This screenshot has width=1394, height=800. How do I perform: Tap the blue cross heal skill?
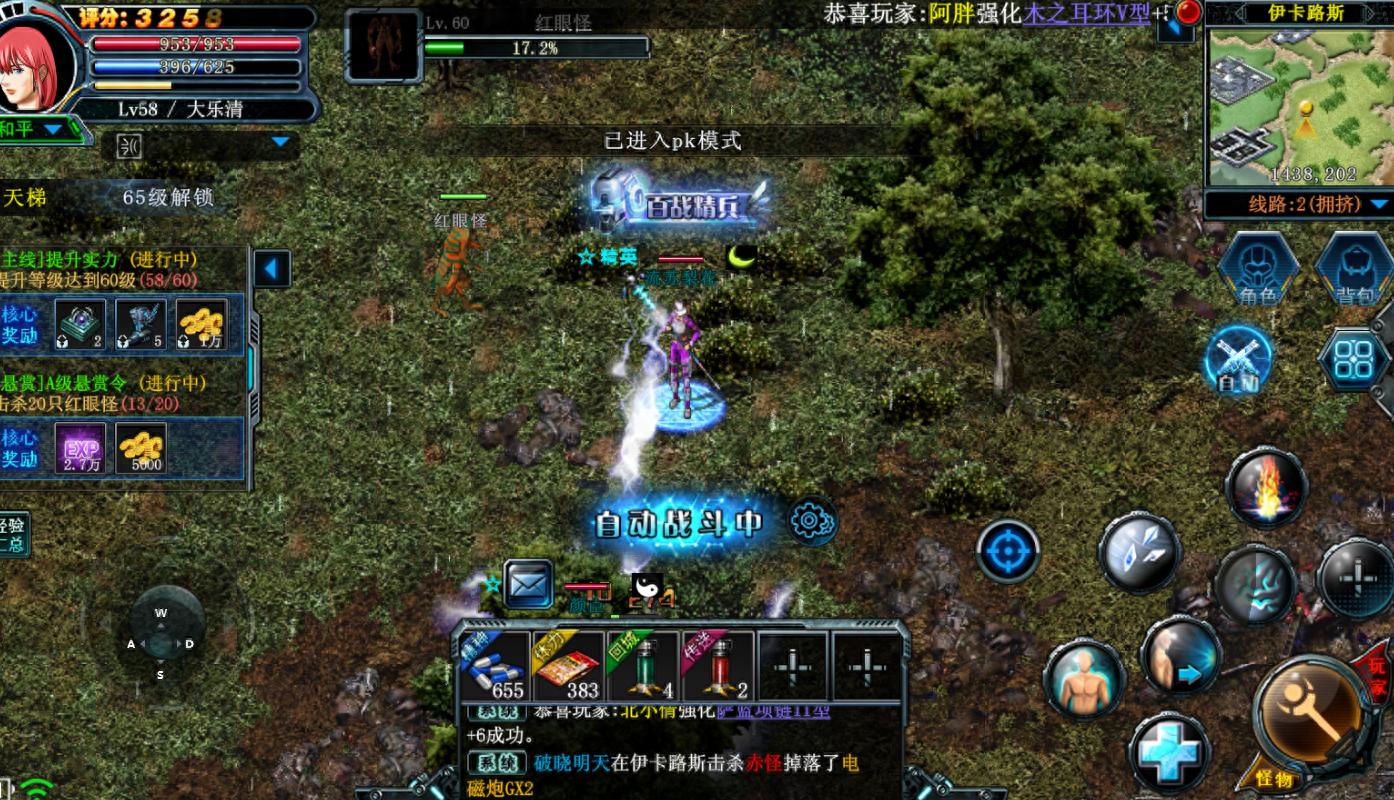tap(1169, 752)
